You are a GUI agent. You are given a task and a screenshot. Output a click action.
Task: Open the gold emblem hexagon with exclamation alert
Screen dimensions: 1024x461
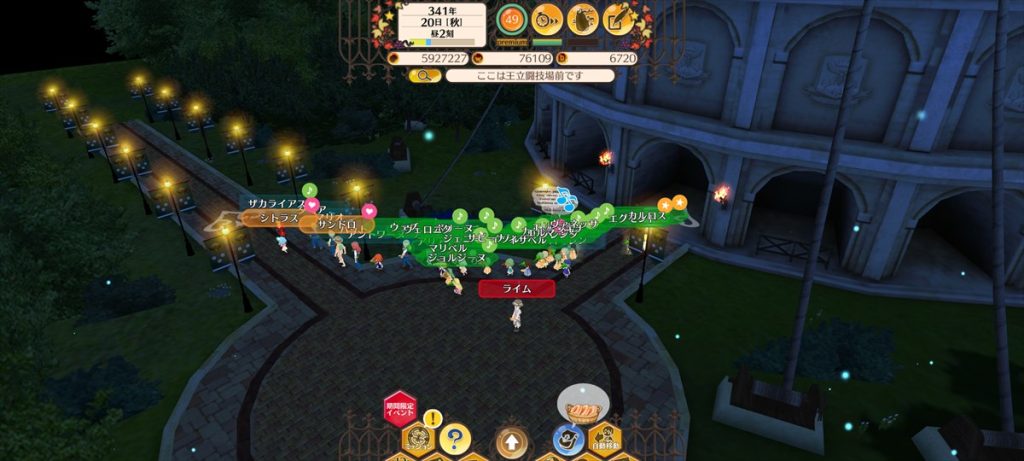[419, 436]
